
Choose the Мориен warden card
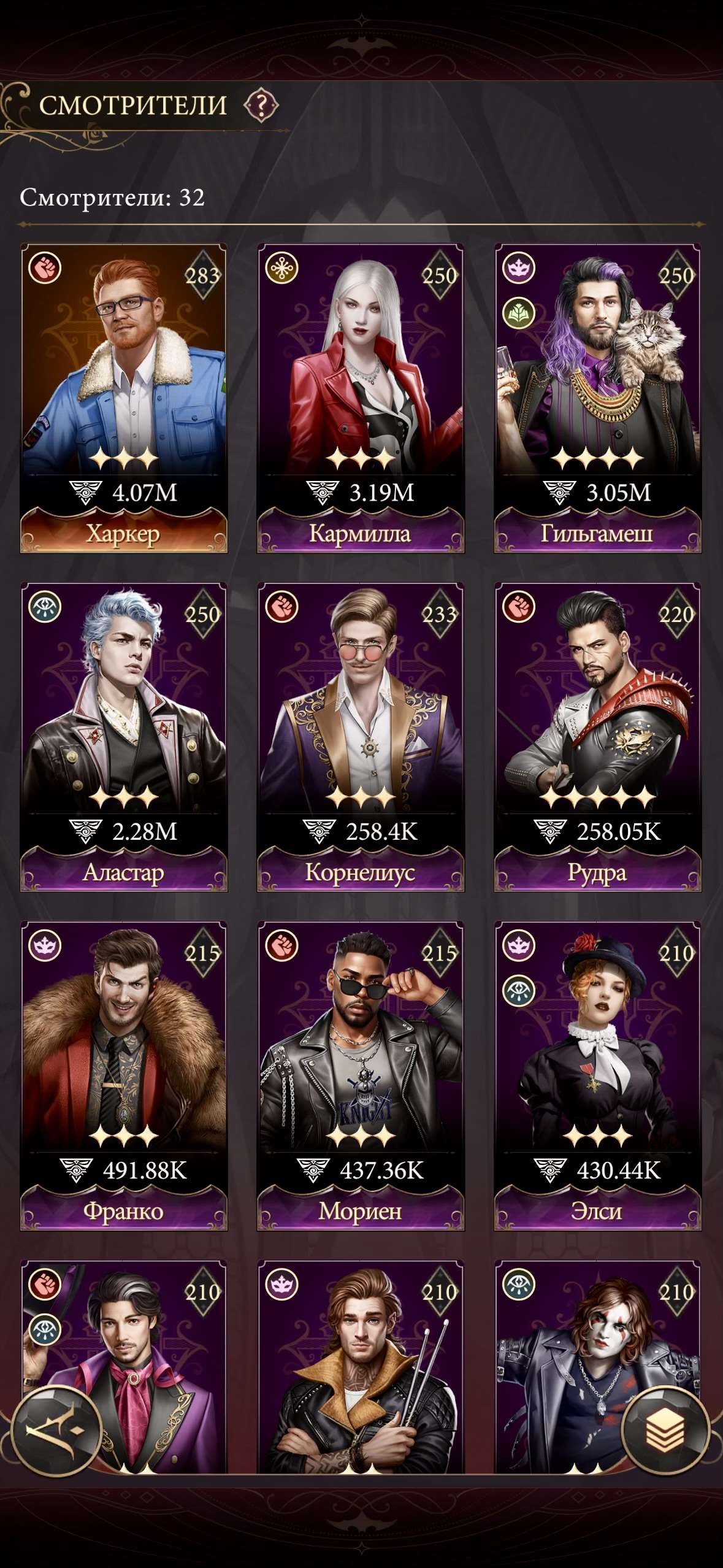tap(361, 1075)
